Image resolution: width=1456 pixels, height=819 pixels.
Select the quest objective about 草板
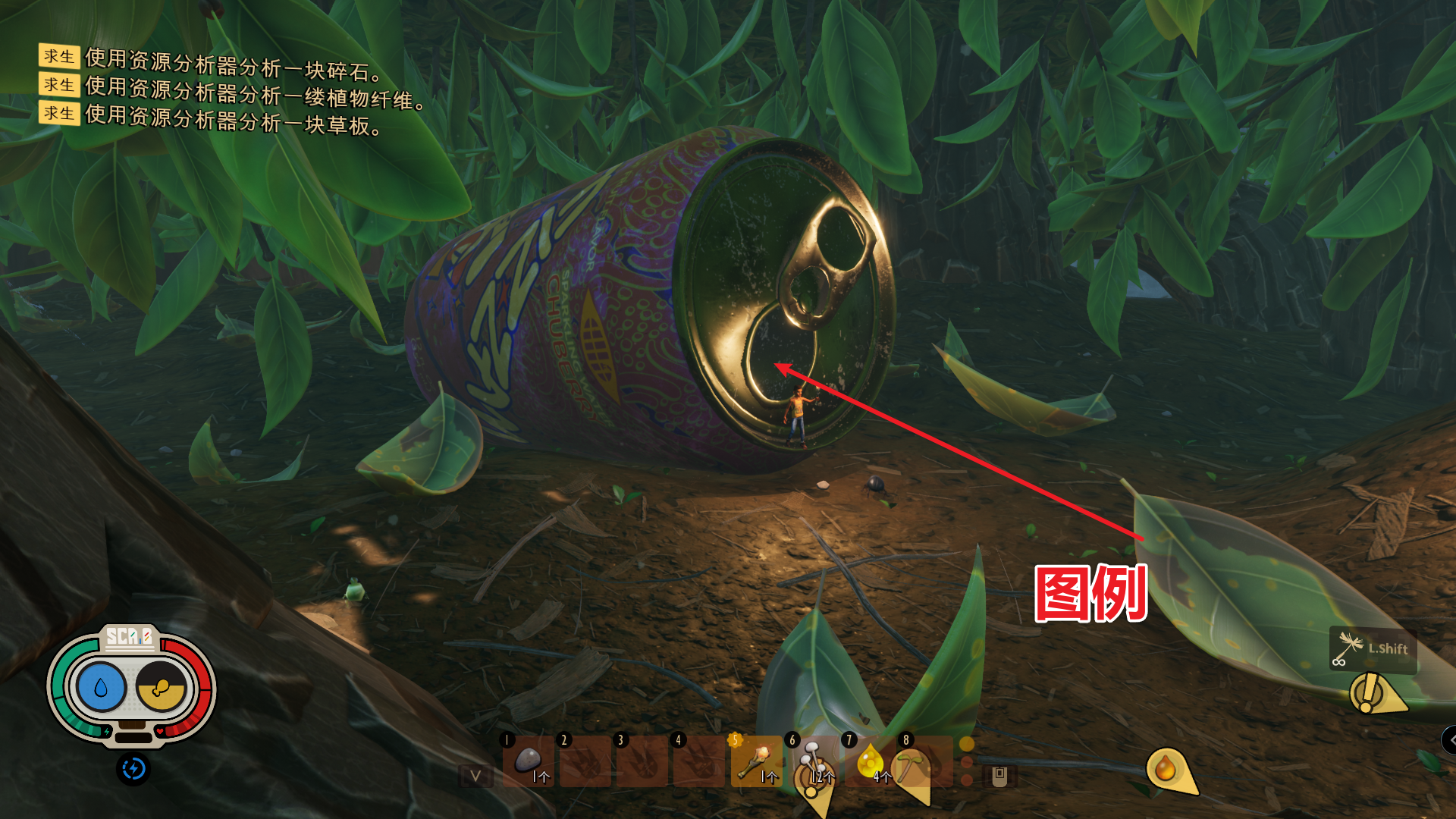(x=232, y=121)
